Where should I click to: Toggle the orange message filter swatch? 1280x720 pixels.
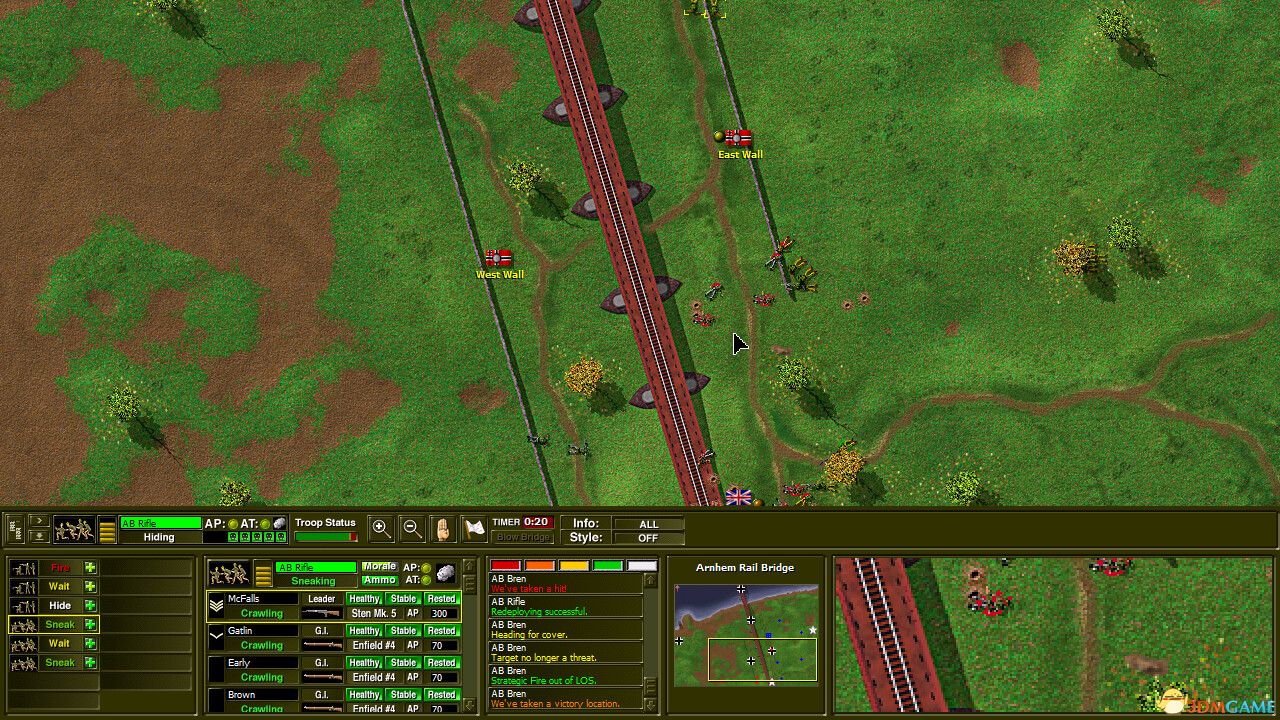tap(539, 566)
